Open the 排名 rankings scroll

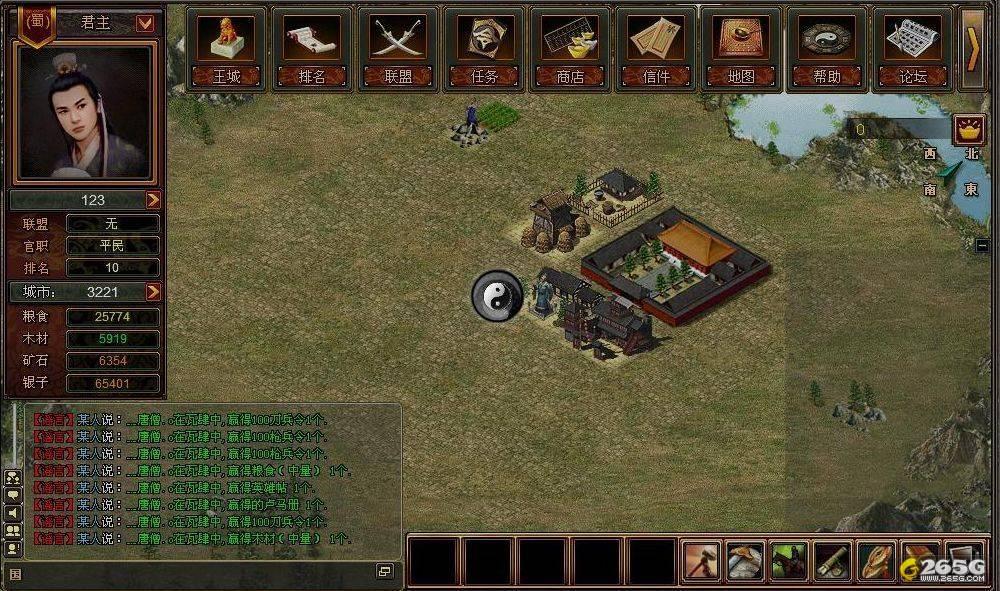pos(312,47)
